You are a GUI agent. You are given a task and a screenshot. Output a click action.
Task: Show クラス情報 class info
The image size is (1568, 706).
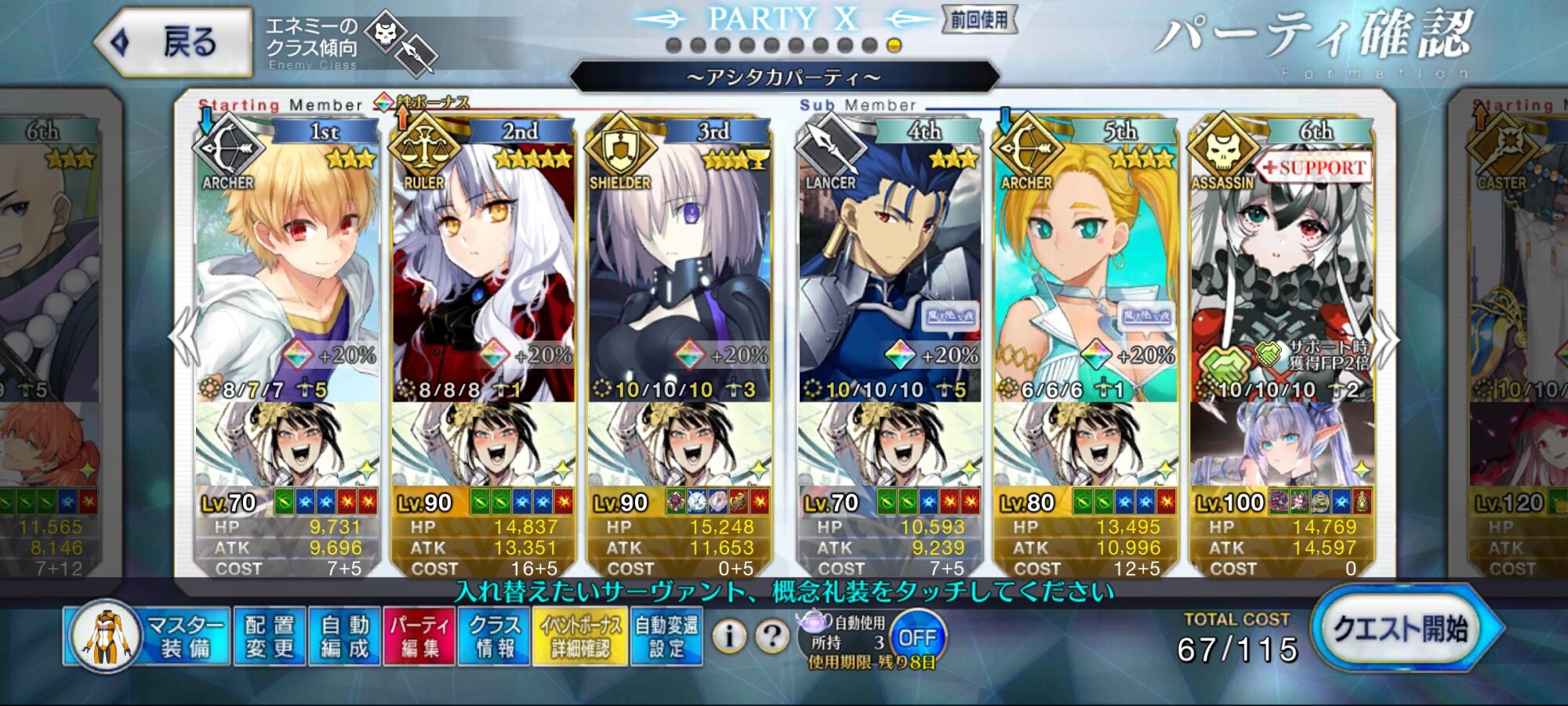pos(495,637)
